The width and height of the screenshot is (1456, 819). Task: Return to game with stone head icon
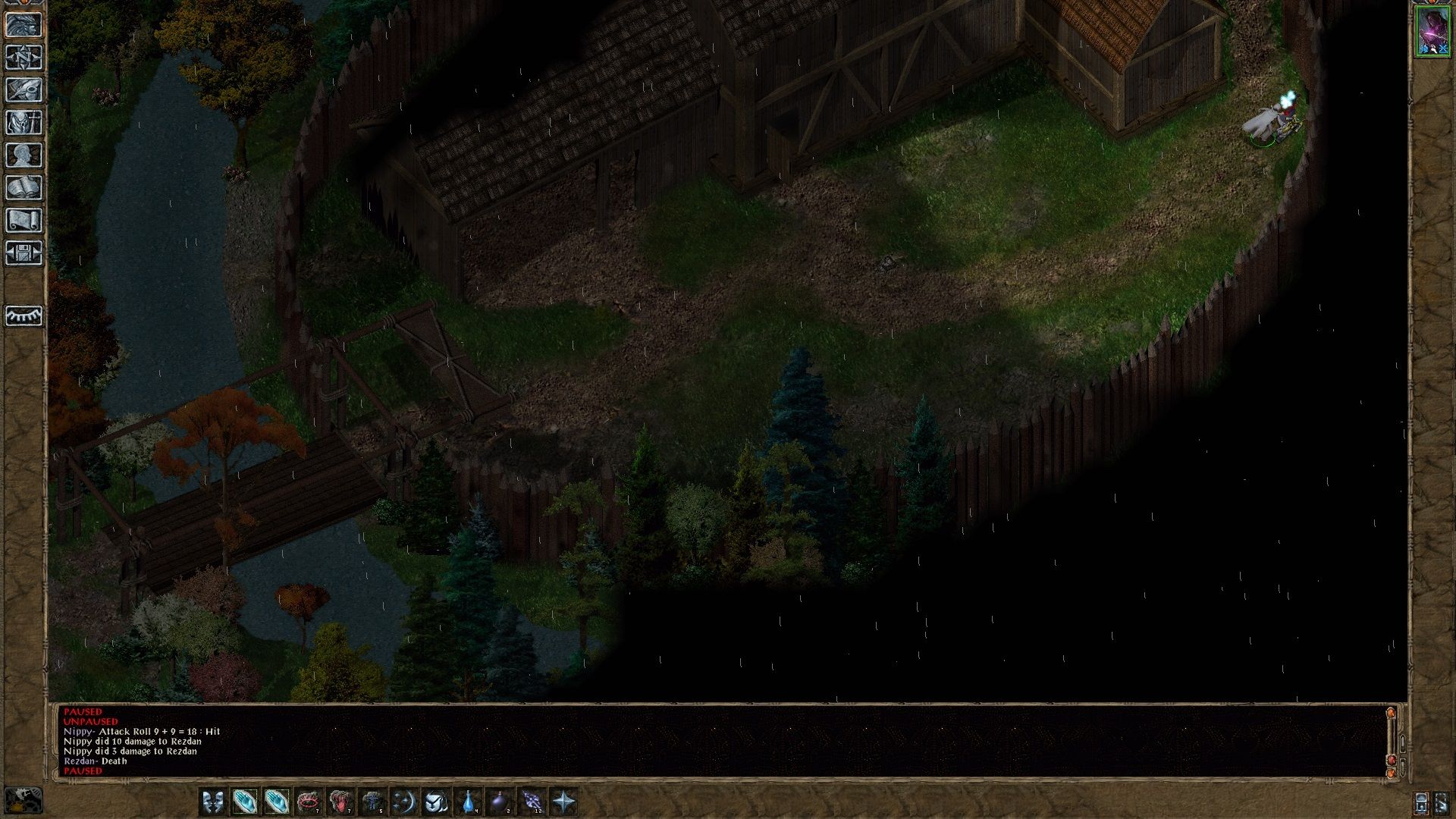click(x=24, y=25)
